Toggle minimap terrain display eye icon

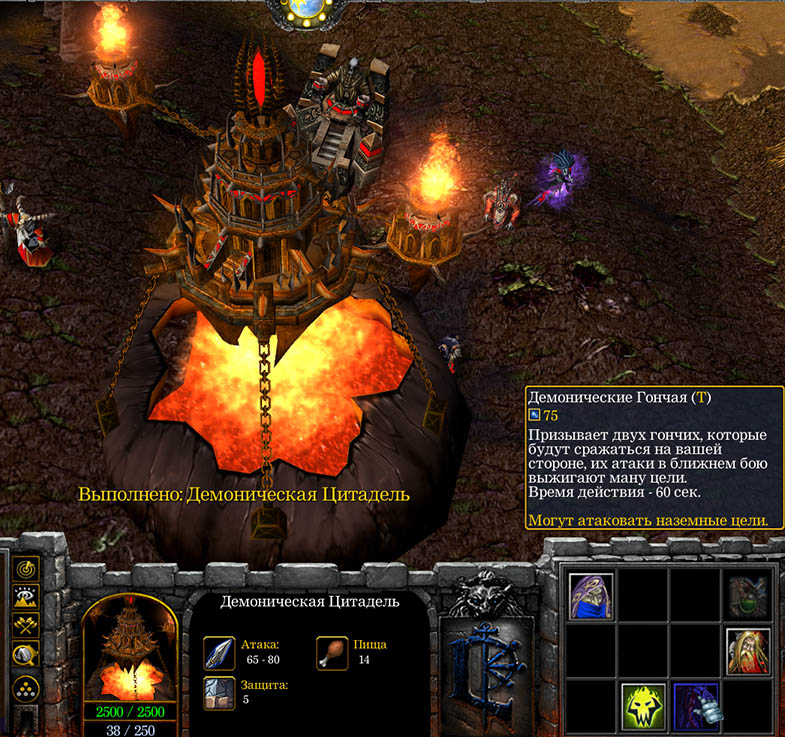pyautogui.click(x=25, y=598)
